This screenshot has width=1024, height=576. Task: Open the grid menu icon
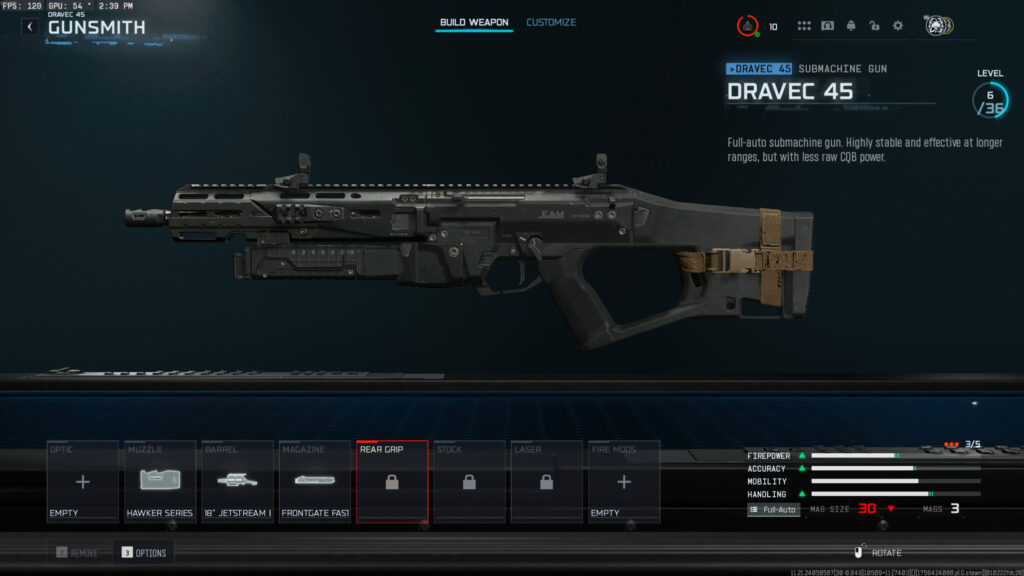pos(804,26)
